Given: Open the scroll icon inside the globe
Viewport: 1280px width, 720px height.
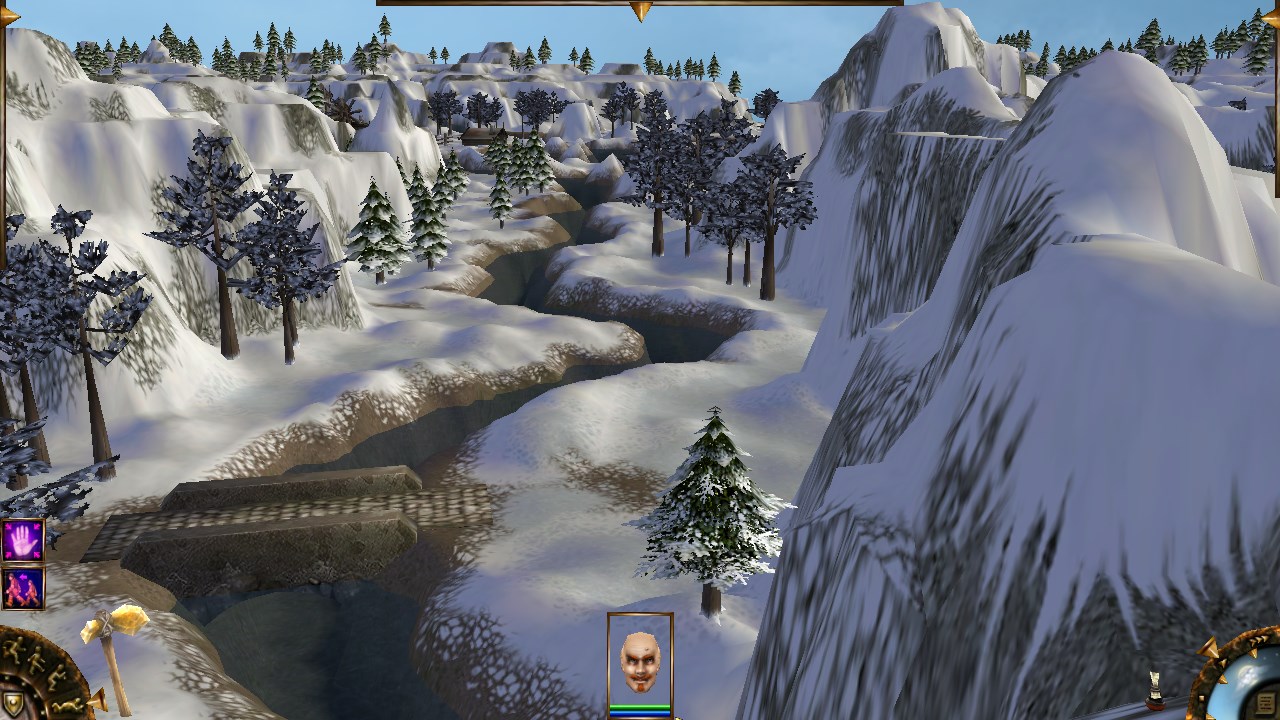Looking at the screenshot, I should pyautogui.click(x=1265, y=700).
